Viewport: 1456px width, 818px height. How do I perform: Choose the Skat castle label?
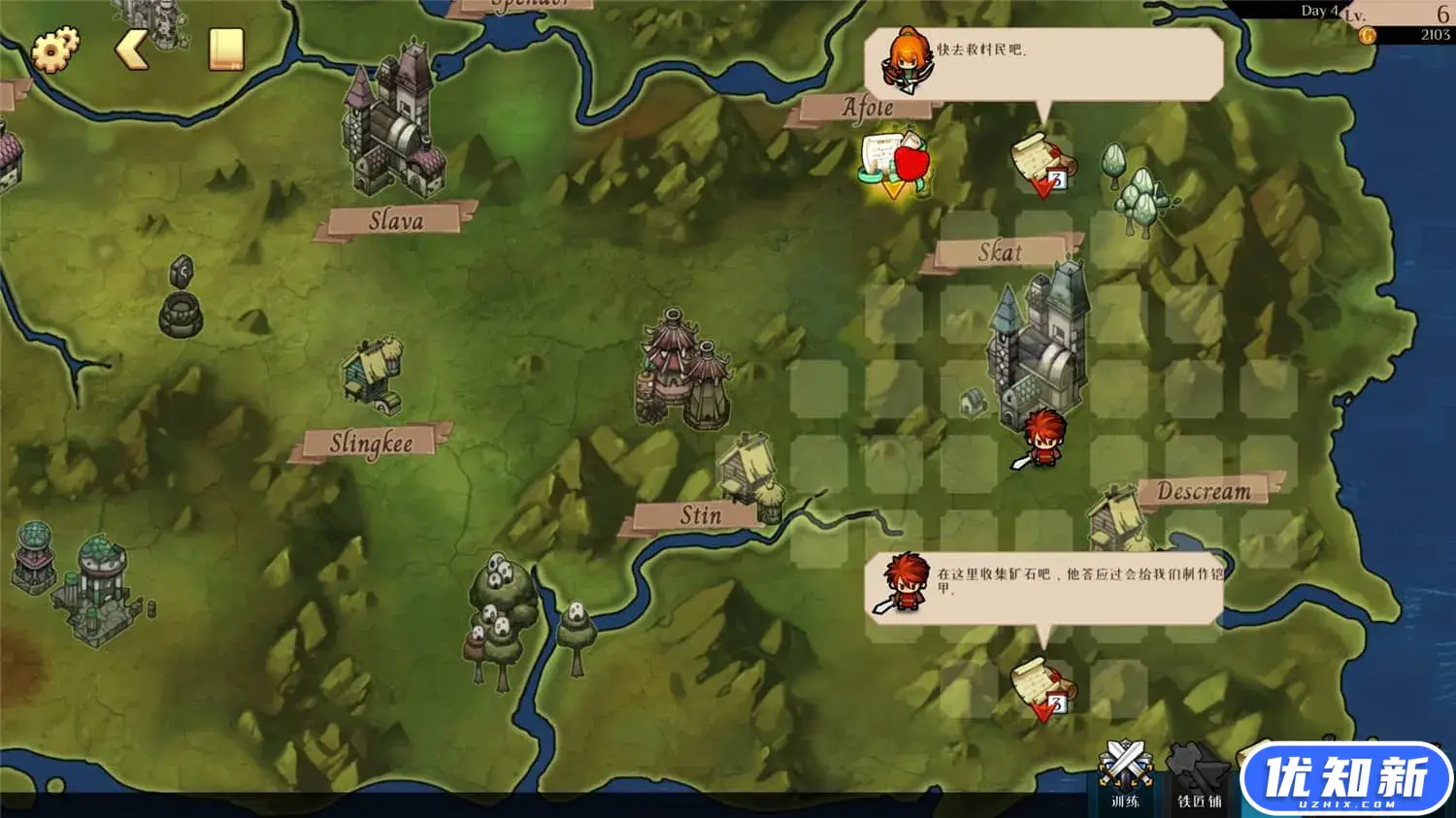point(1000,252)
